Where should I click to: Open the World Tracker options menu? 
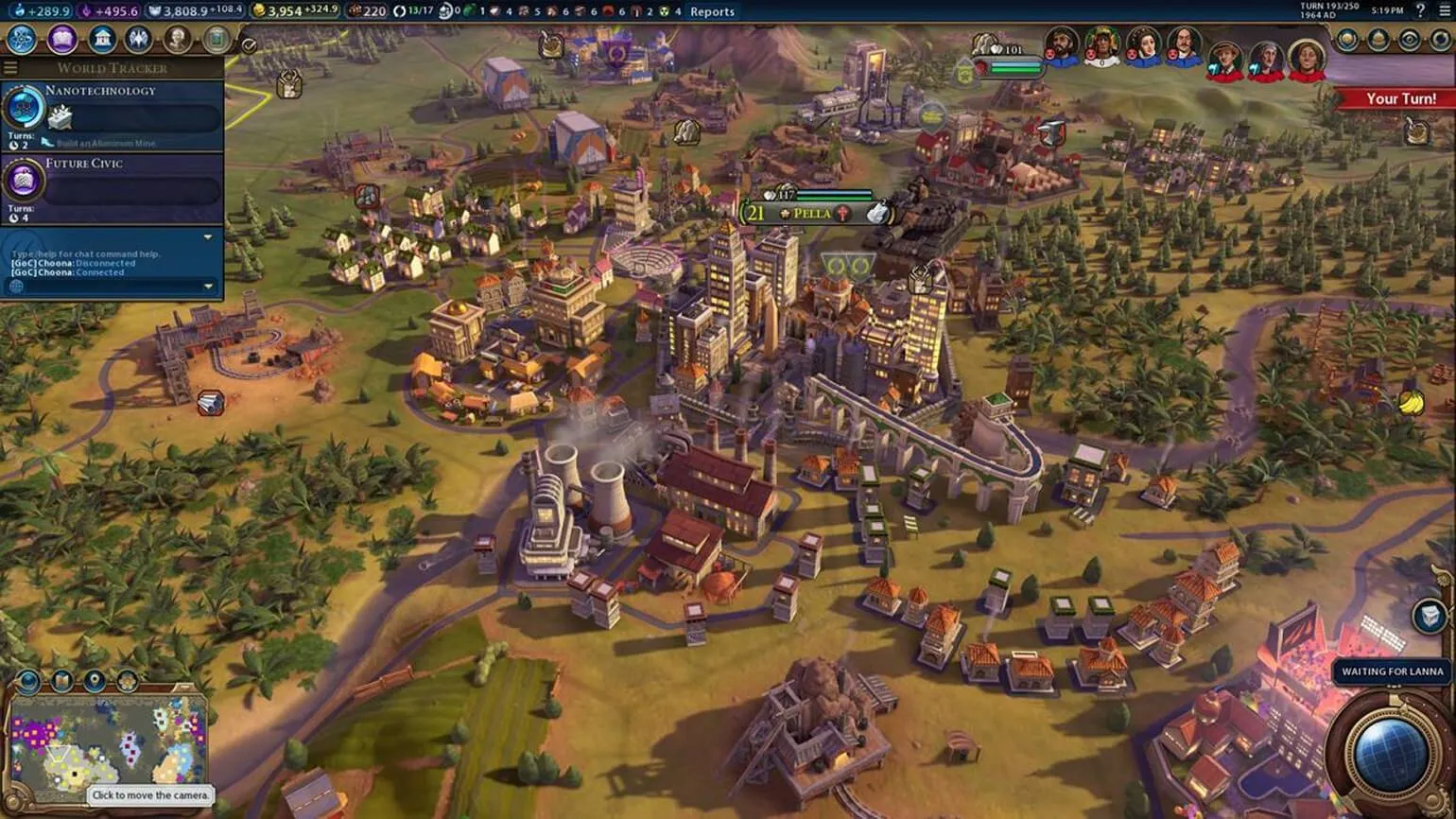pyautogui.click(x=10, y=68)
